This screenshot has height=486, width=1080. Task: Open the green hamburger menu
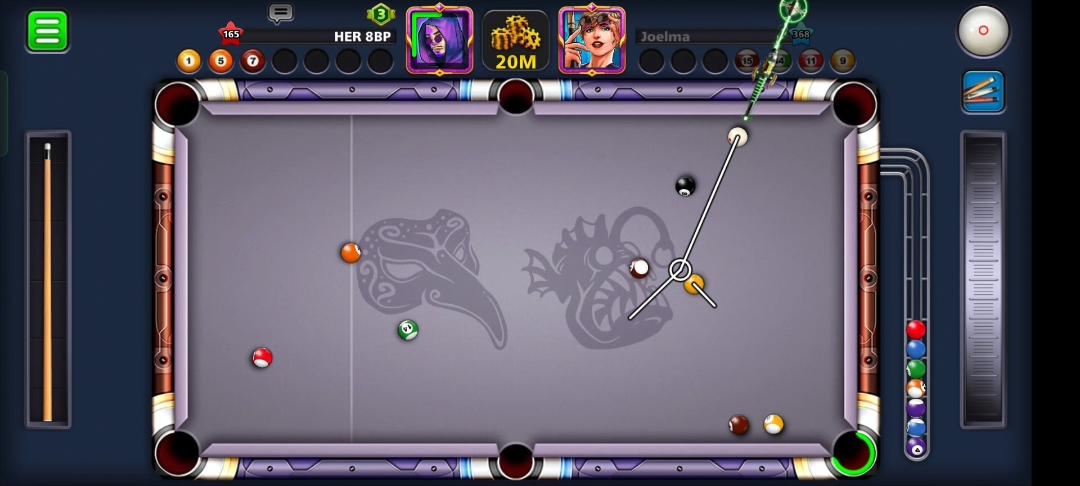pos(47,31)
